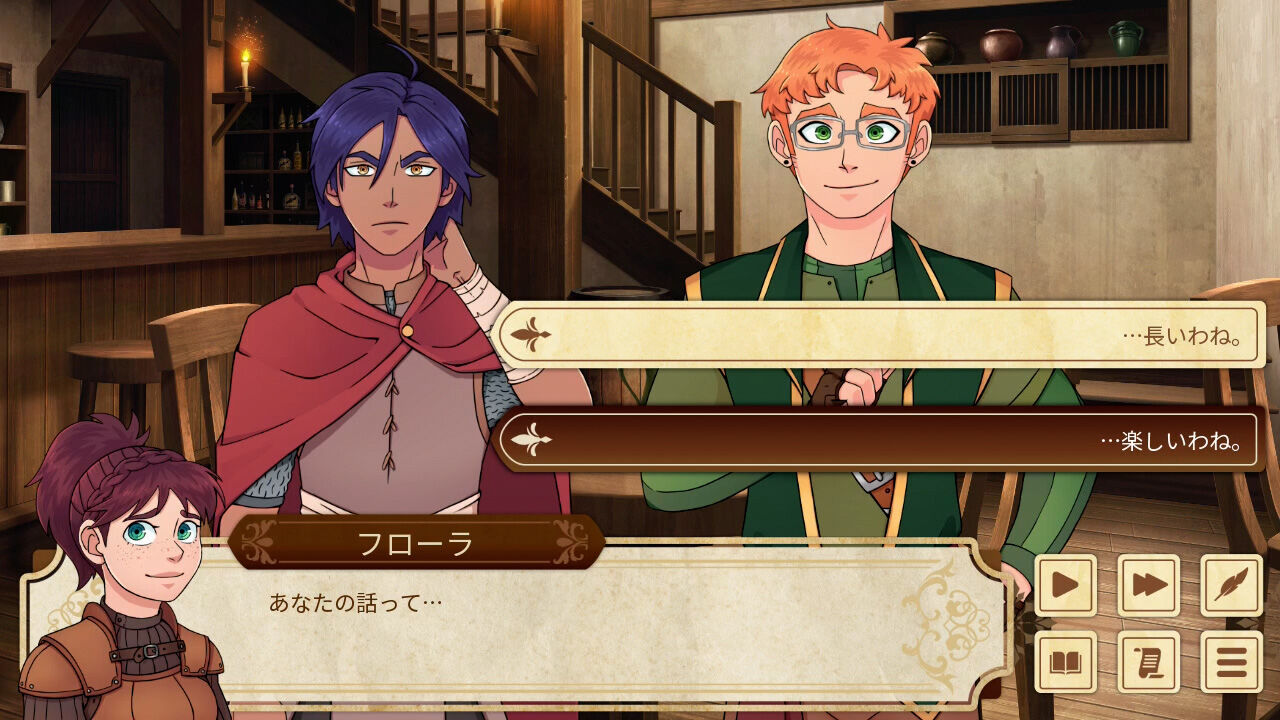The width and height of the screenshot is (1280, 720).
Task: Open the book icon for the journal
Action: [1065, 662]
